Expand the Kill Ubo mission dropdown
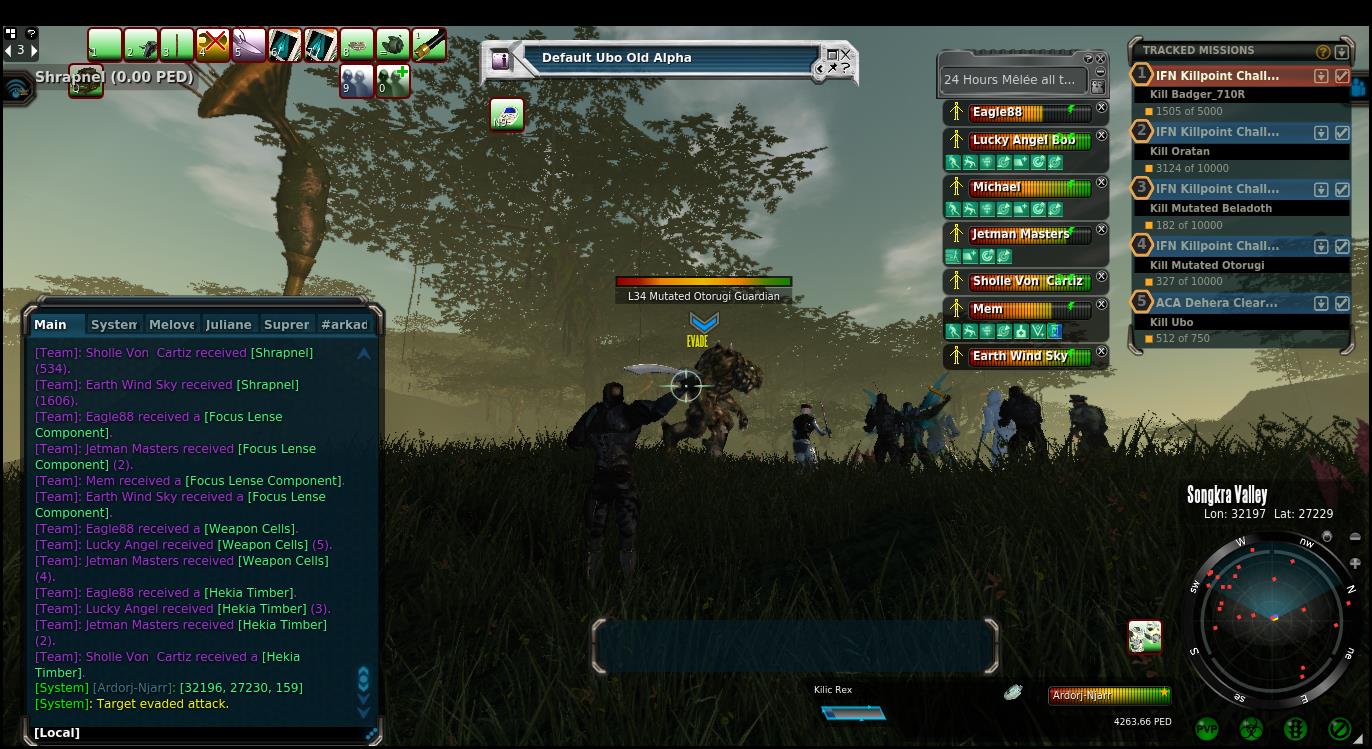 1321,303
